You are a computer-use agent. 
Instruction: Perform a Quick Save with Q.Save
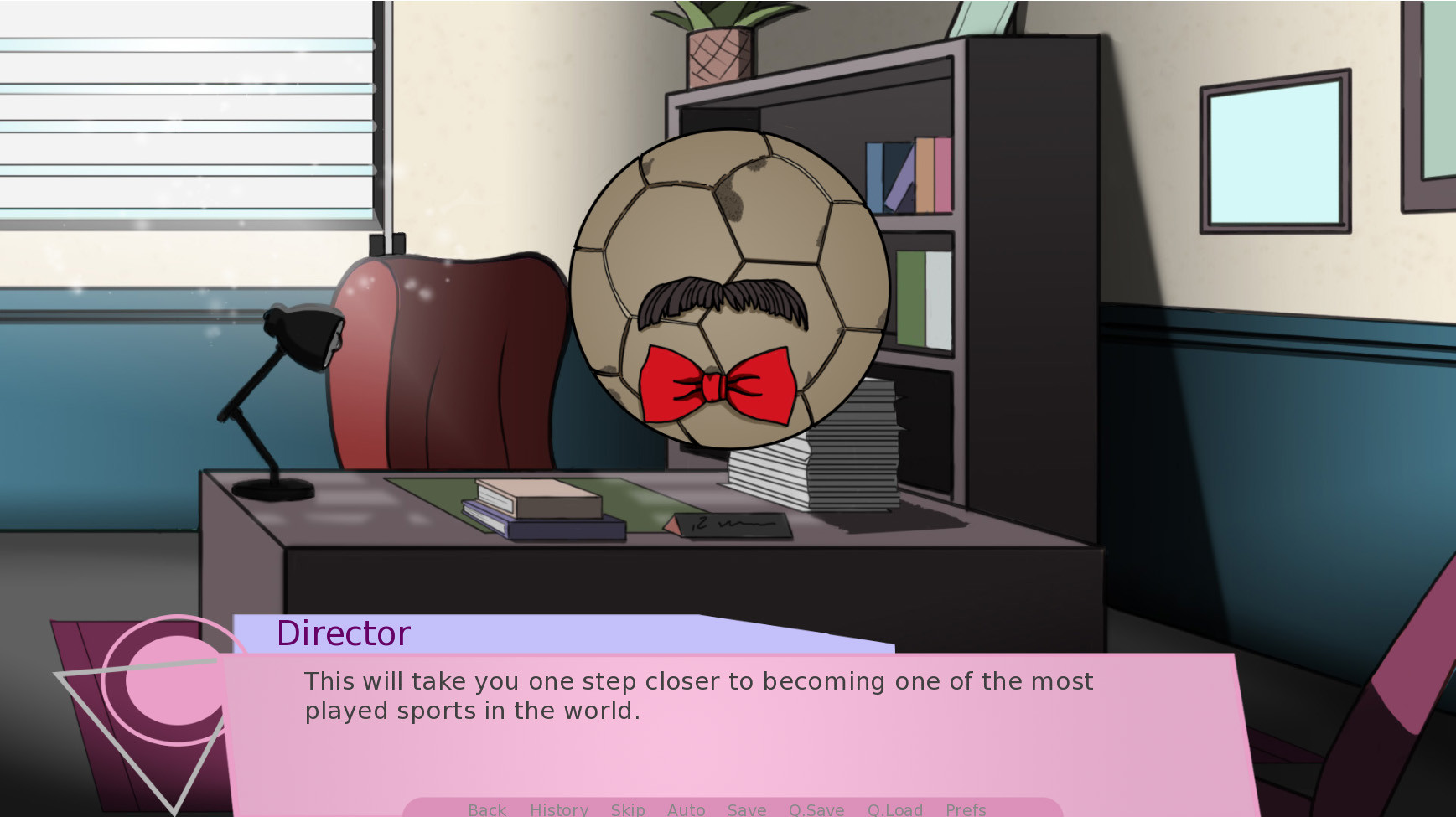(x=816, y=809)
